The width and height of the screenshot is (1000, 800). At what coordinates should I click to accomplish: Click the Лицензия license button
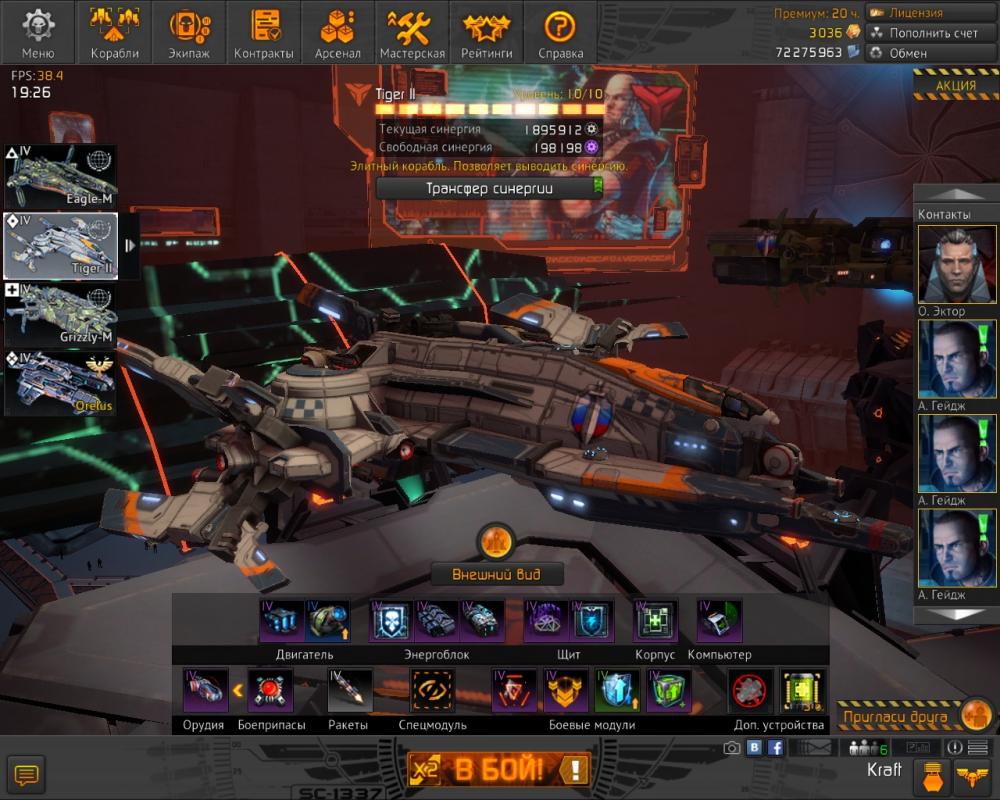[918, 13]
